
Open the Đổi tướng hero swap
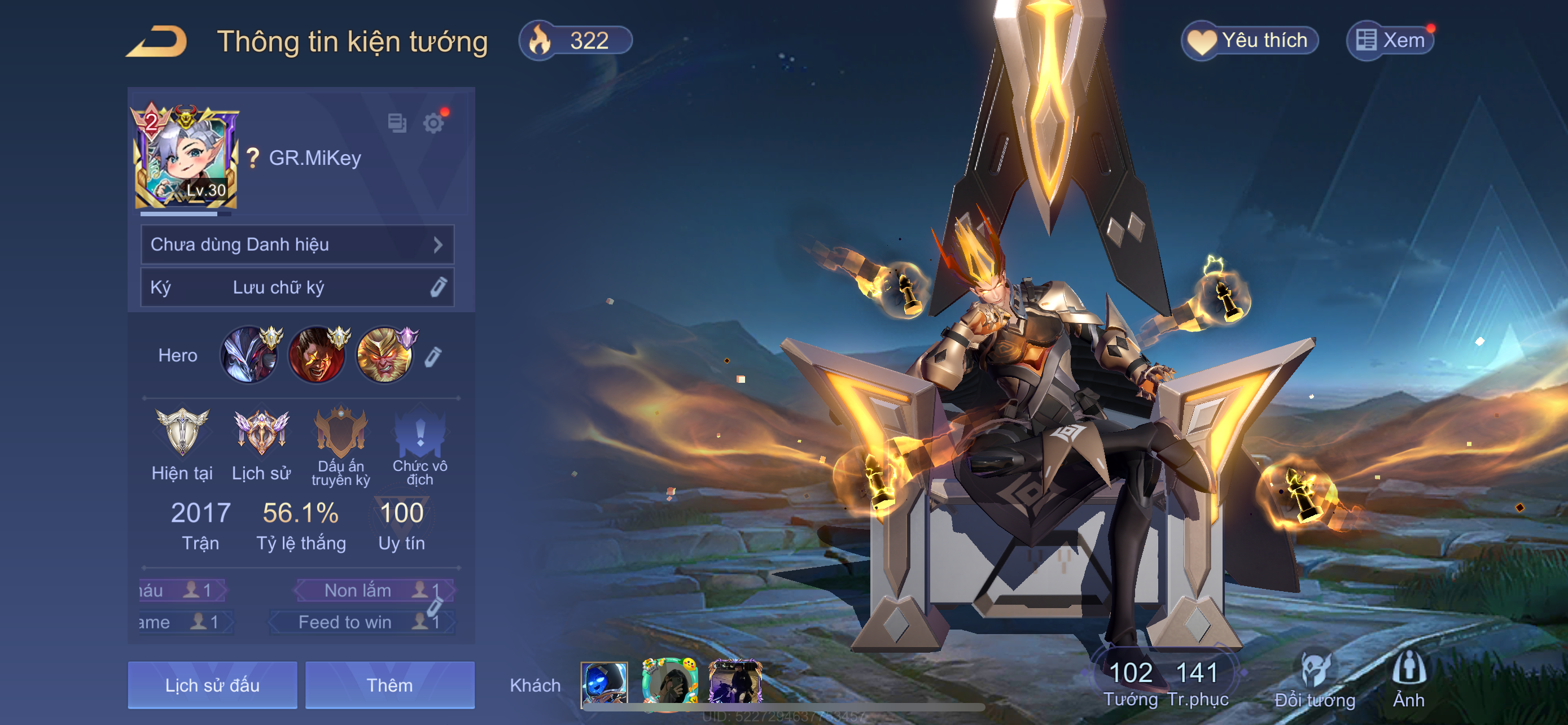(1315, 680)
